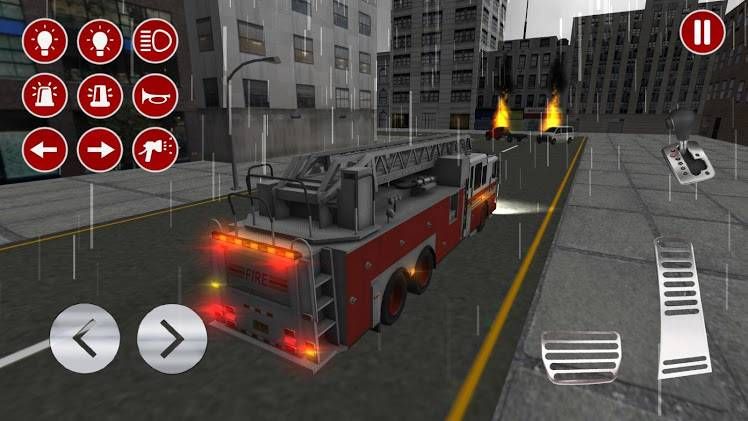Steer left with the silver chevron button
This screenshot has height=421, width=748.
pos(85,339)
